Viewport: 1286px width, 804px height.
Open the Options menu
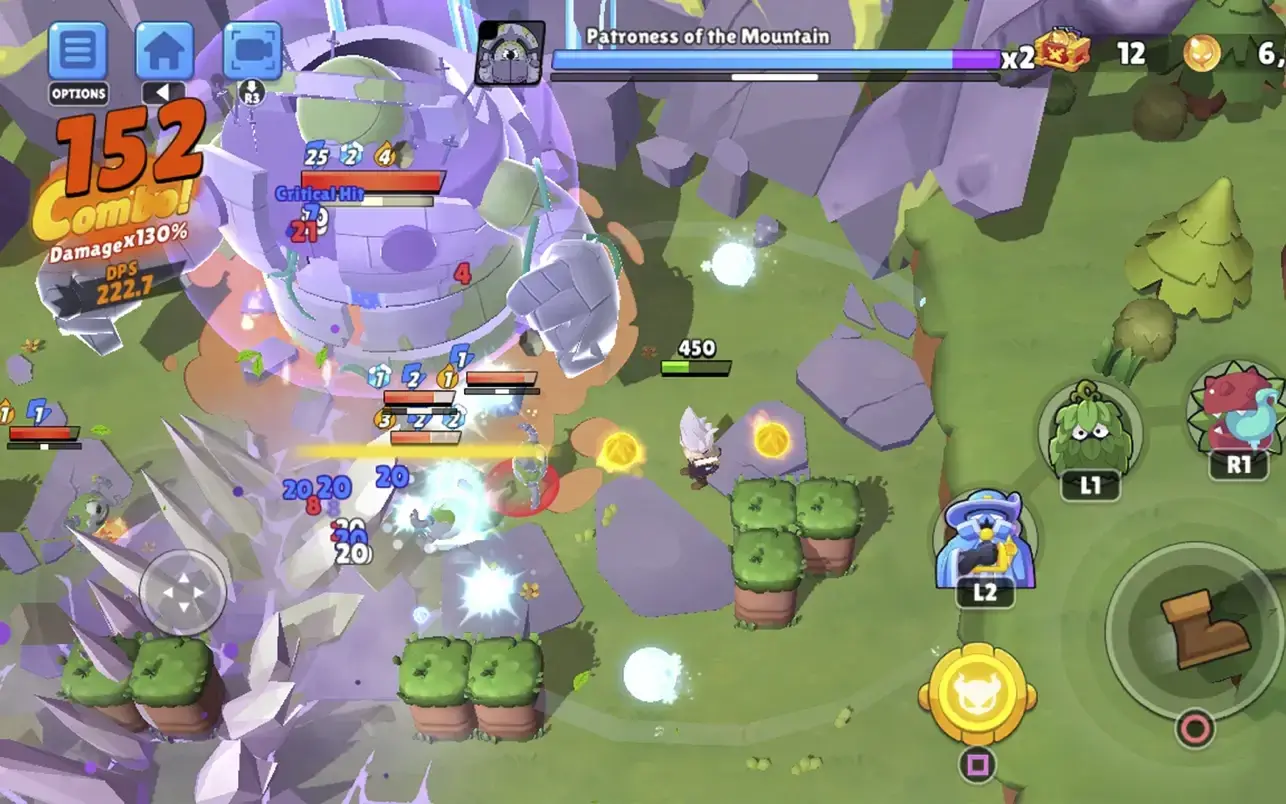[x=78, y=50]
